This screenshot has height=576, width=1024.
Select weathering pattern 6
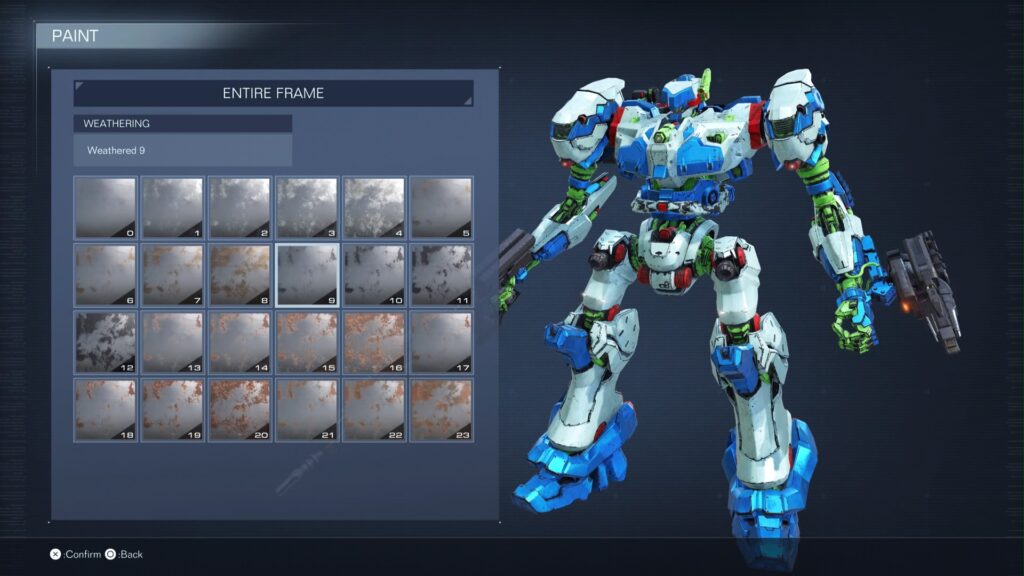[x=105, y=275]
